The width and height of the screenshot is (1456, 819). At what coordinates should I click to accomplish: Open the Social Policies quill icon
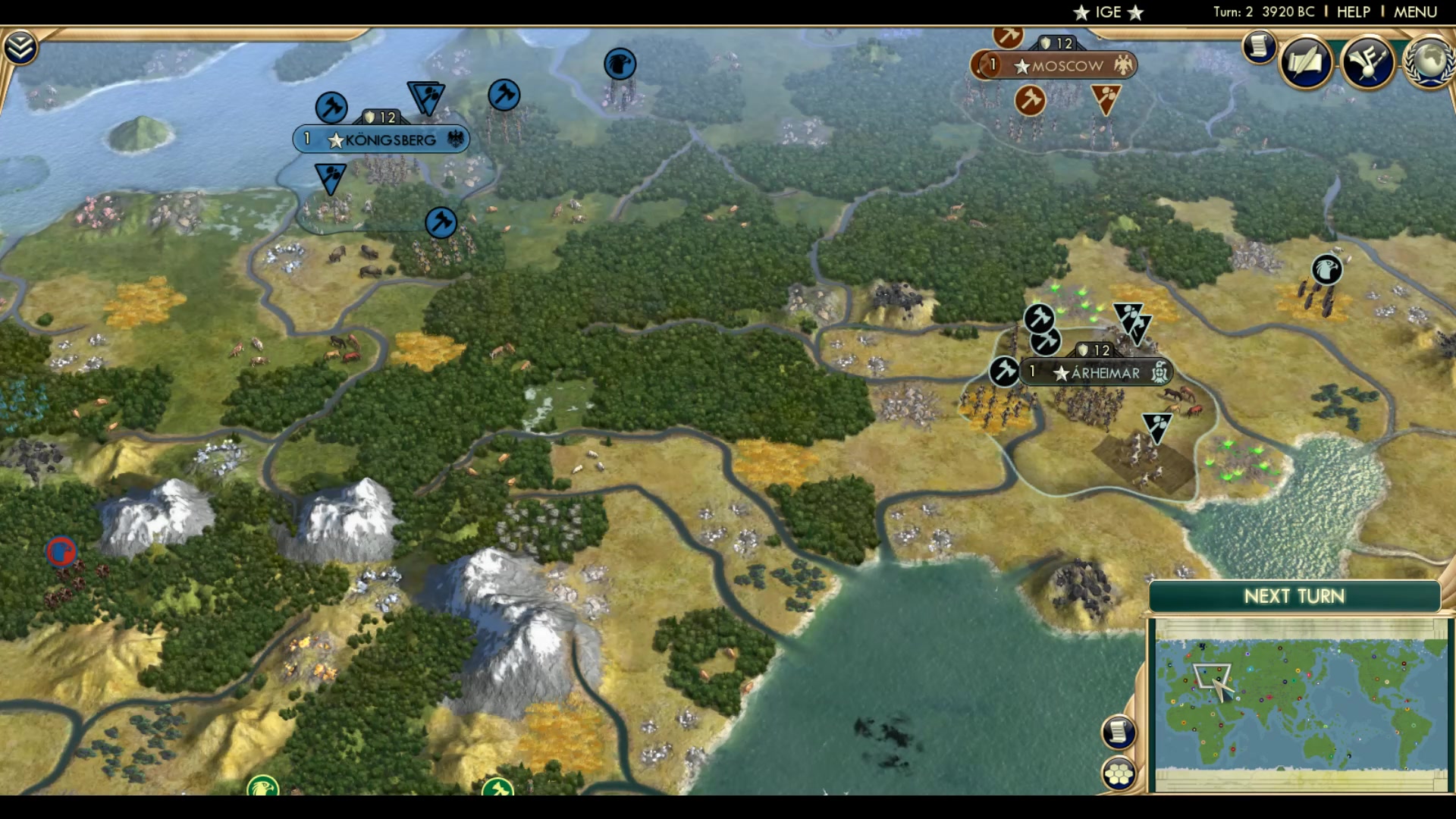tap(1306, 61)
